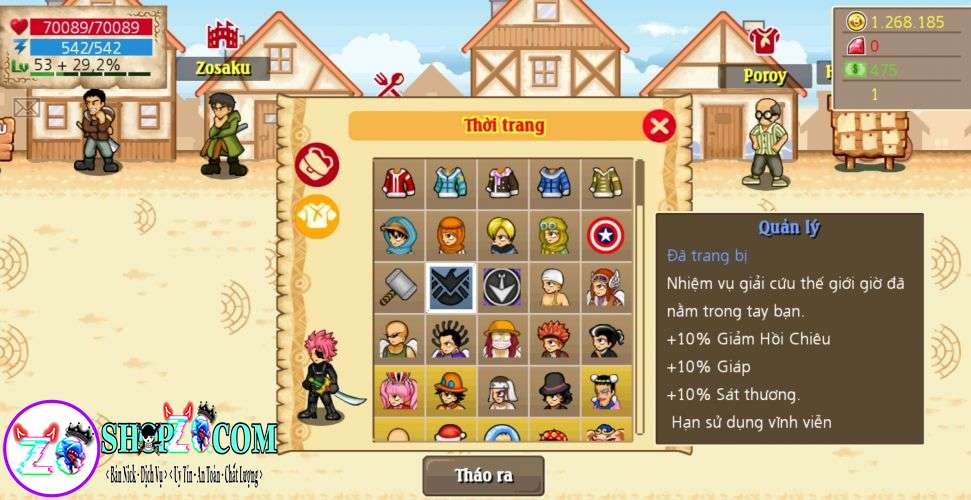Open the red castle icon
Viewport: 971px width, 500px height.
[x=222, y=36]
